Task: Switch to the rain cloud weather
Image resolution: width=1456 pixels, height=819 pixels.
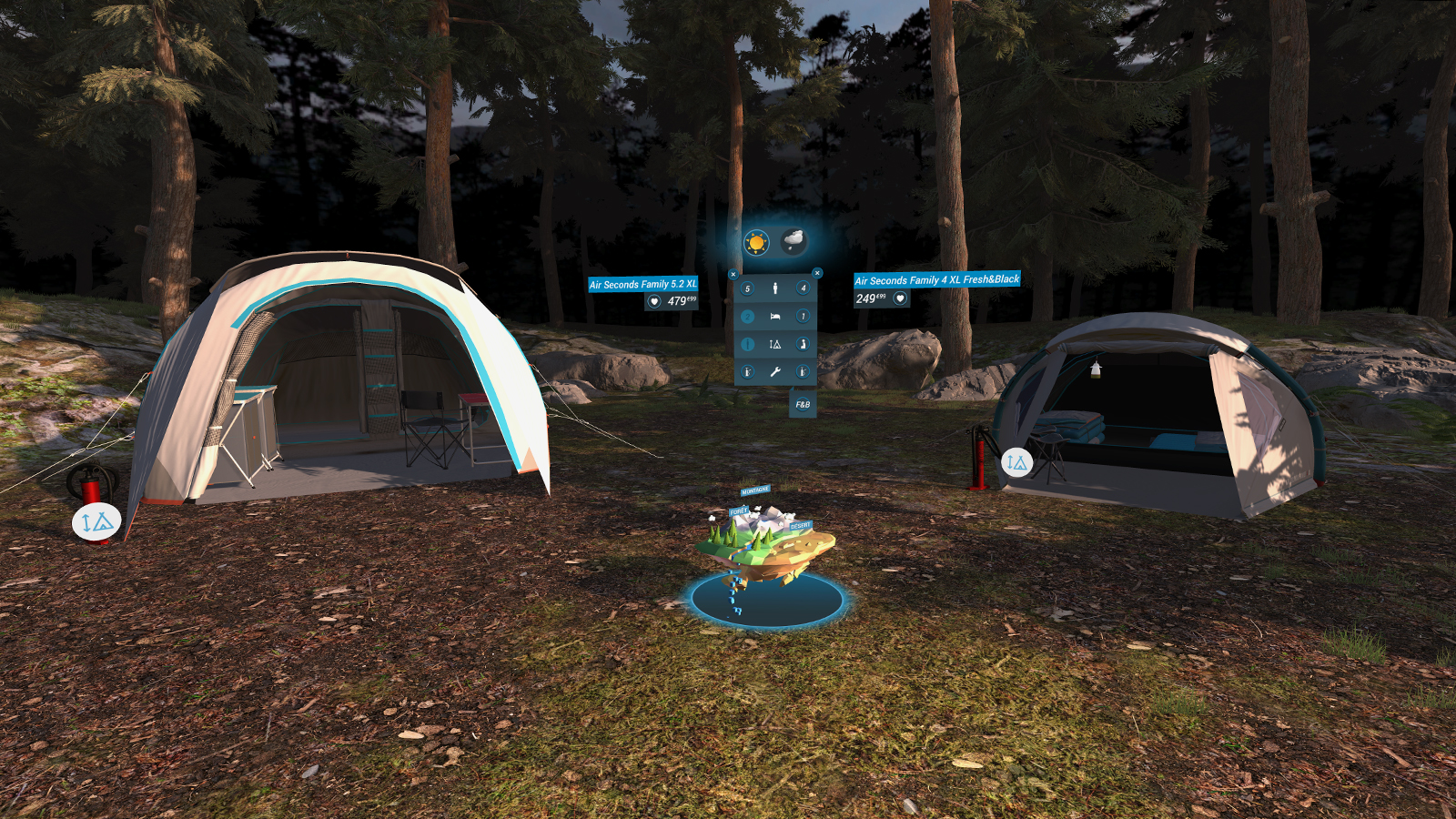Action: coord(793,240)
